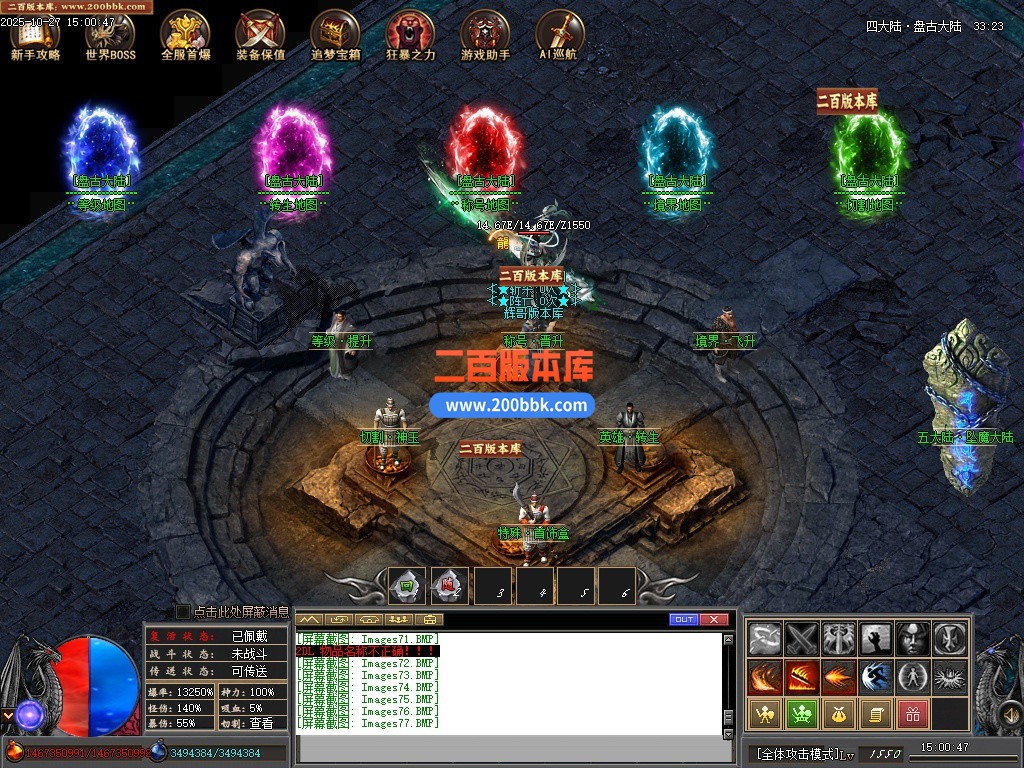The image size is (1024, 768).
Task: Open the 装备保值 crossed swords icon
Action: coord(260,35)
